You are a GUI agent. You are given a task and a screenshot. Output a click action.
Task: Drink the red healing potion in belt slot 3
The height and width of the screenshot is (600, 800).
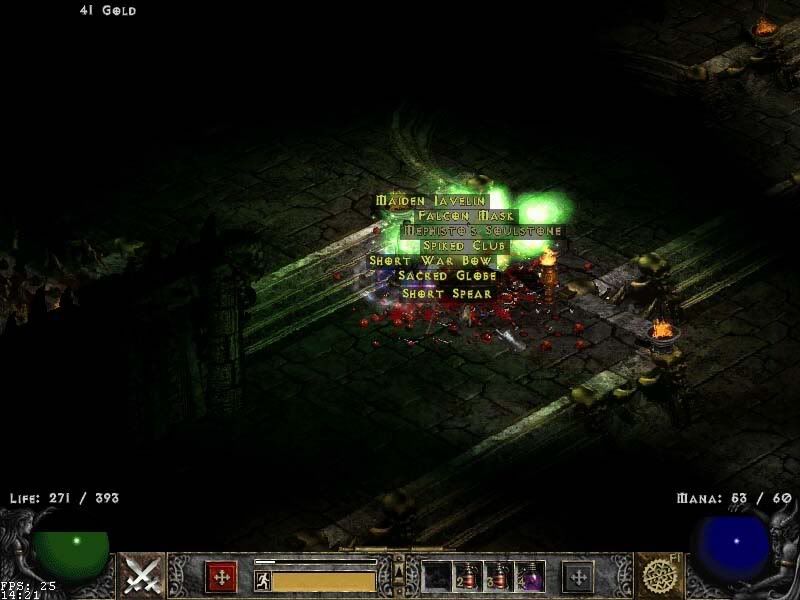coord(499,576)
